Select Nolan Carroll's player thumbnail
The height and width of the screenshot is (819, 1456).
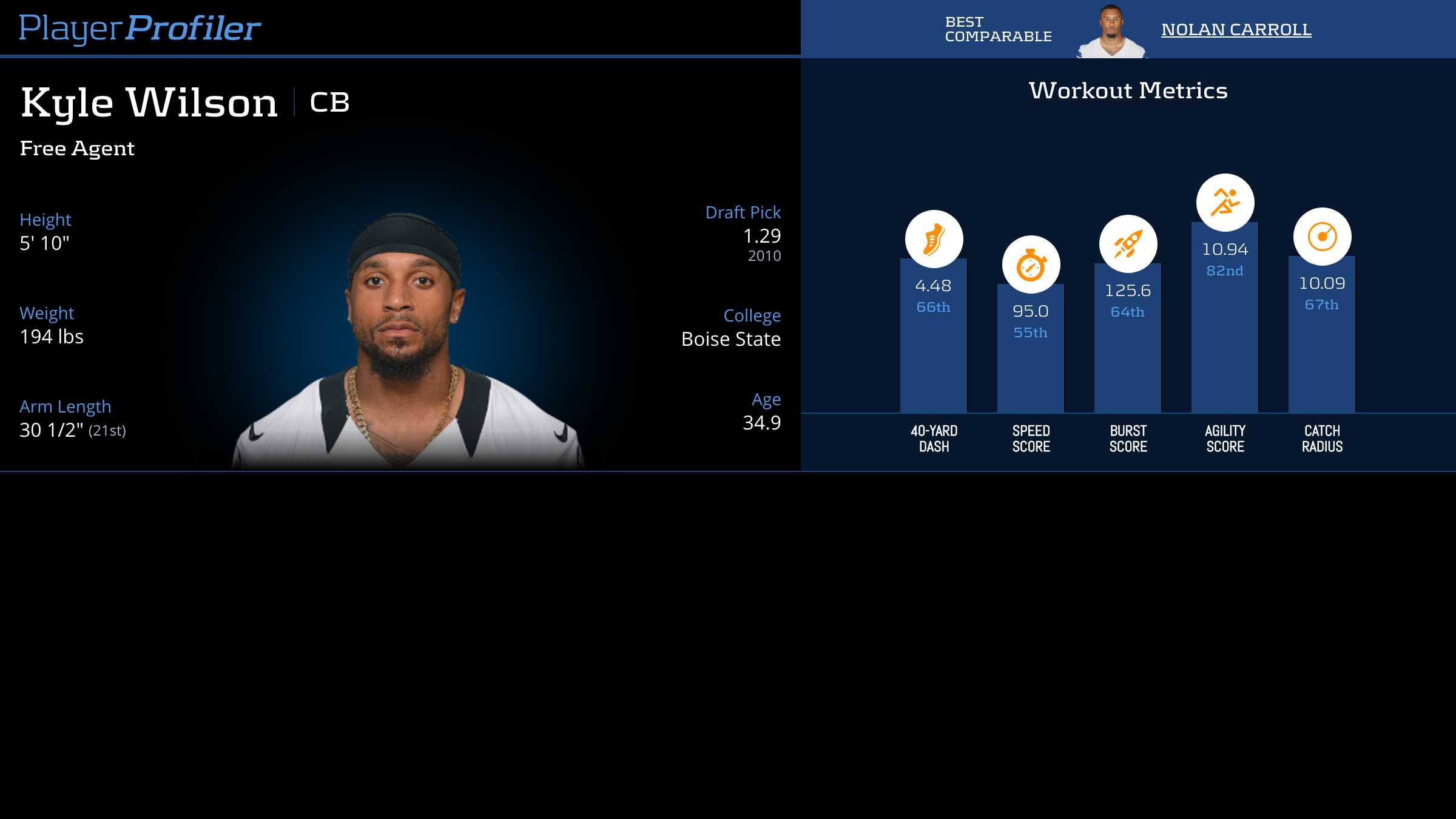tap(1111, 32)
